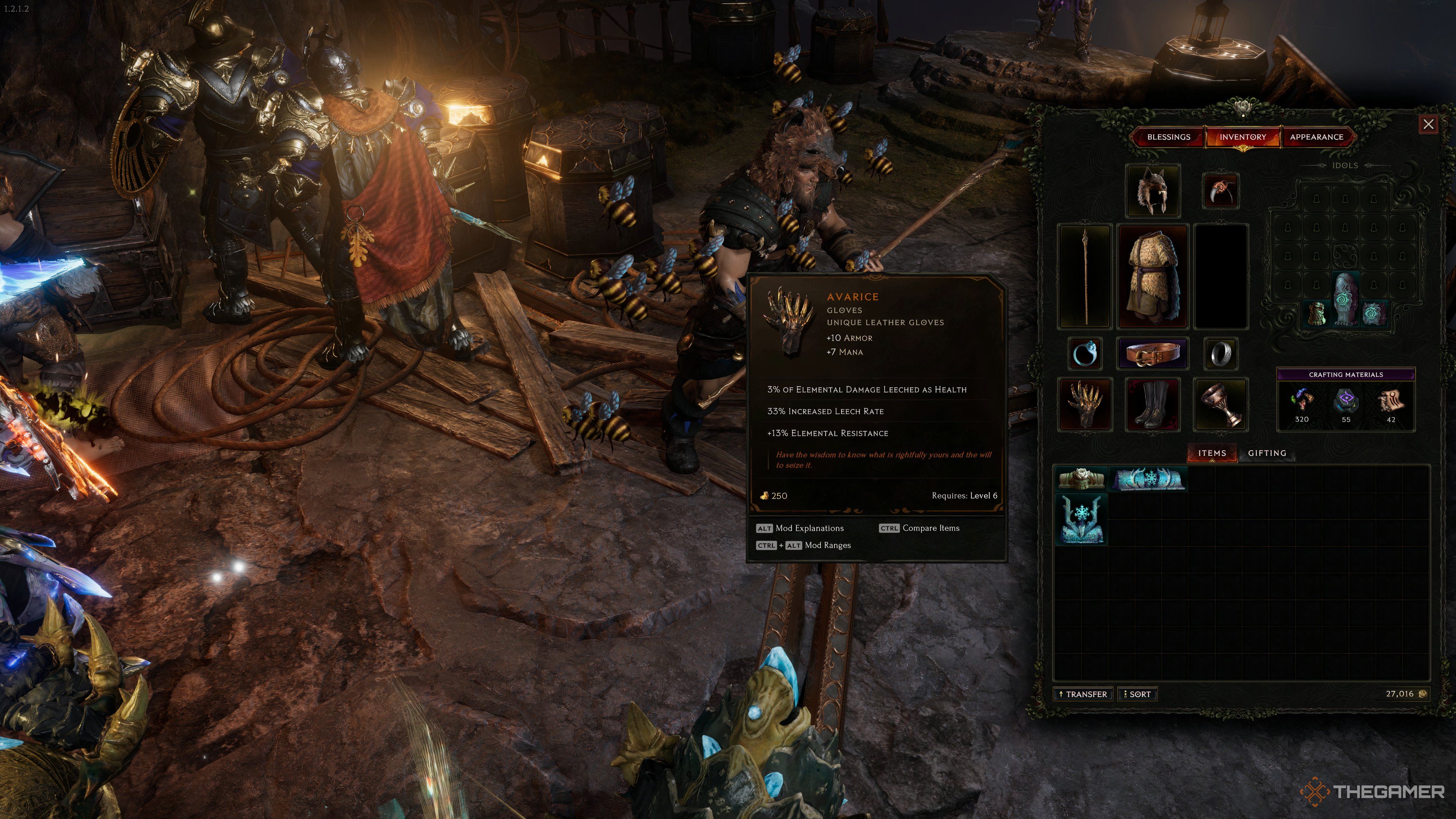Sort the inventory items

(1138, 694)
